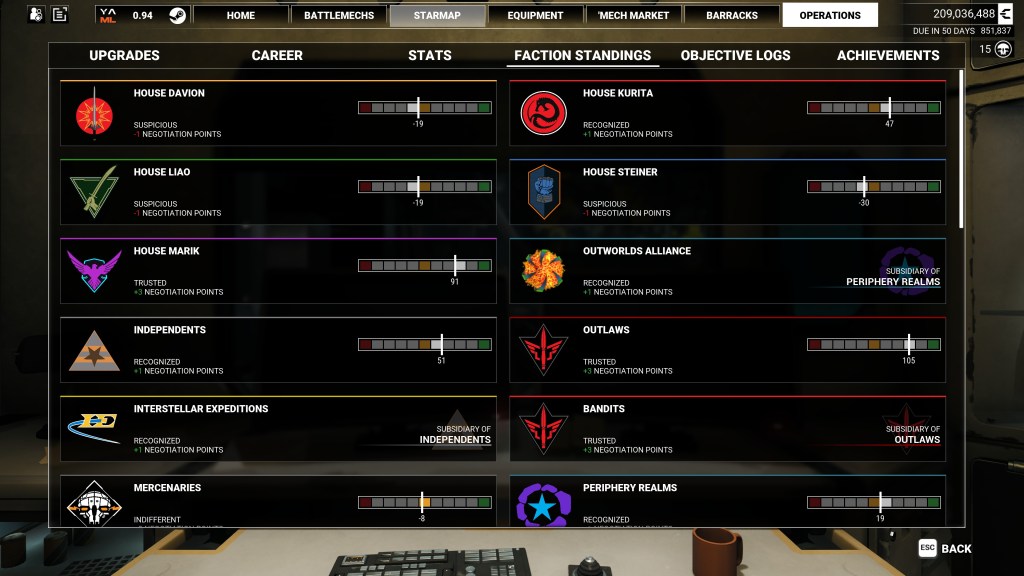
Task: Click the Back button
Action: pos(946,548)
